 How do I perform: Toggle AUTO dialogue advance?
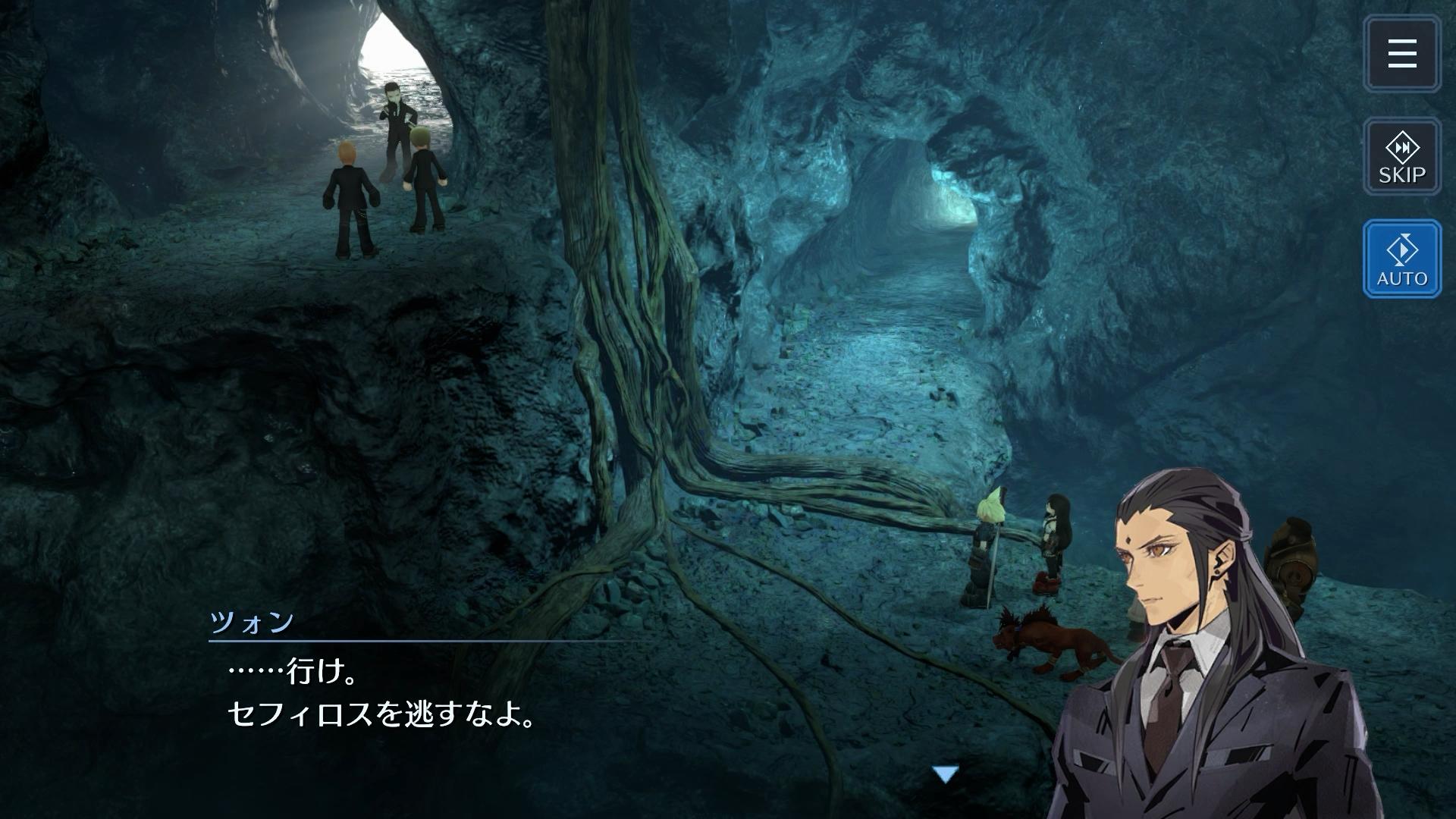click(x=1401, y=259)
